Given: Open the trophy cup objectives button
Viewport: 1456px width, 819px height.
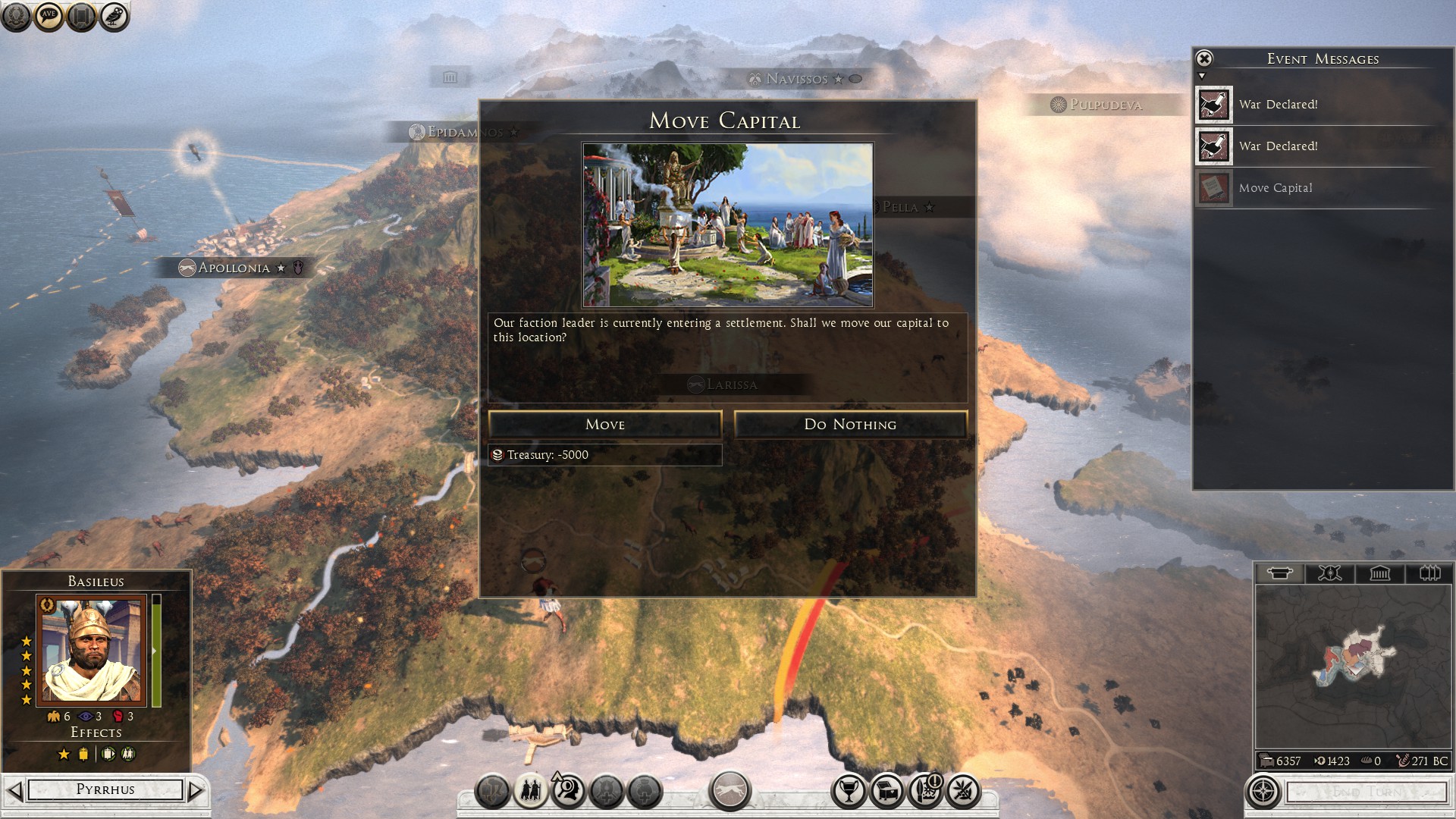Looking at the screenshot, I should click(x=849, y=791).
